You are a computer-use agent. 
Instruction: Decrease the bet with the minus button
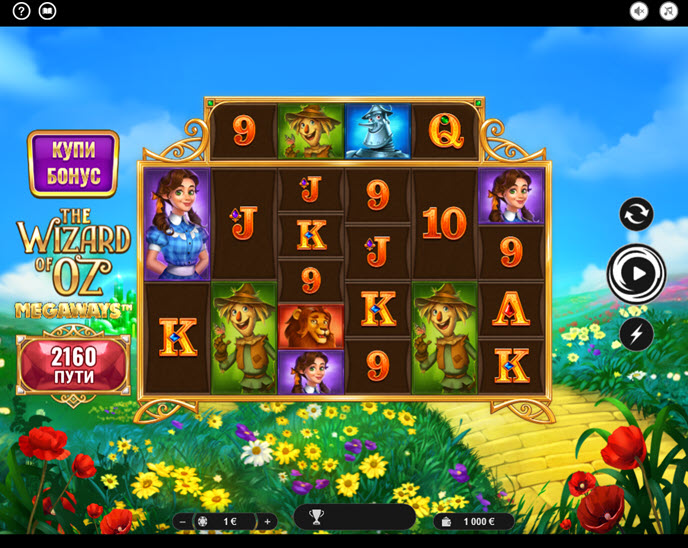183,521
